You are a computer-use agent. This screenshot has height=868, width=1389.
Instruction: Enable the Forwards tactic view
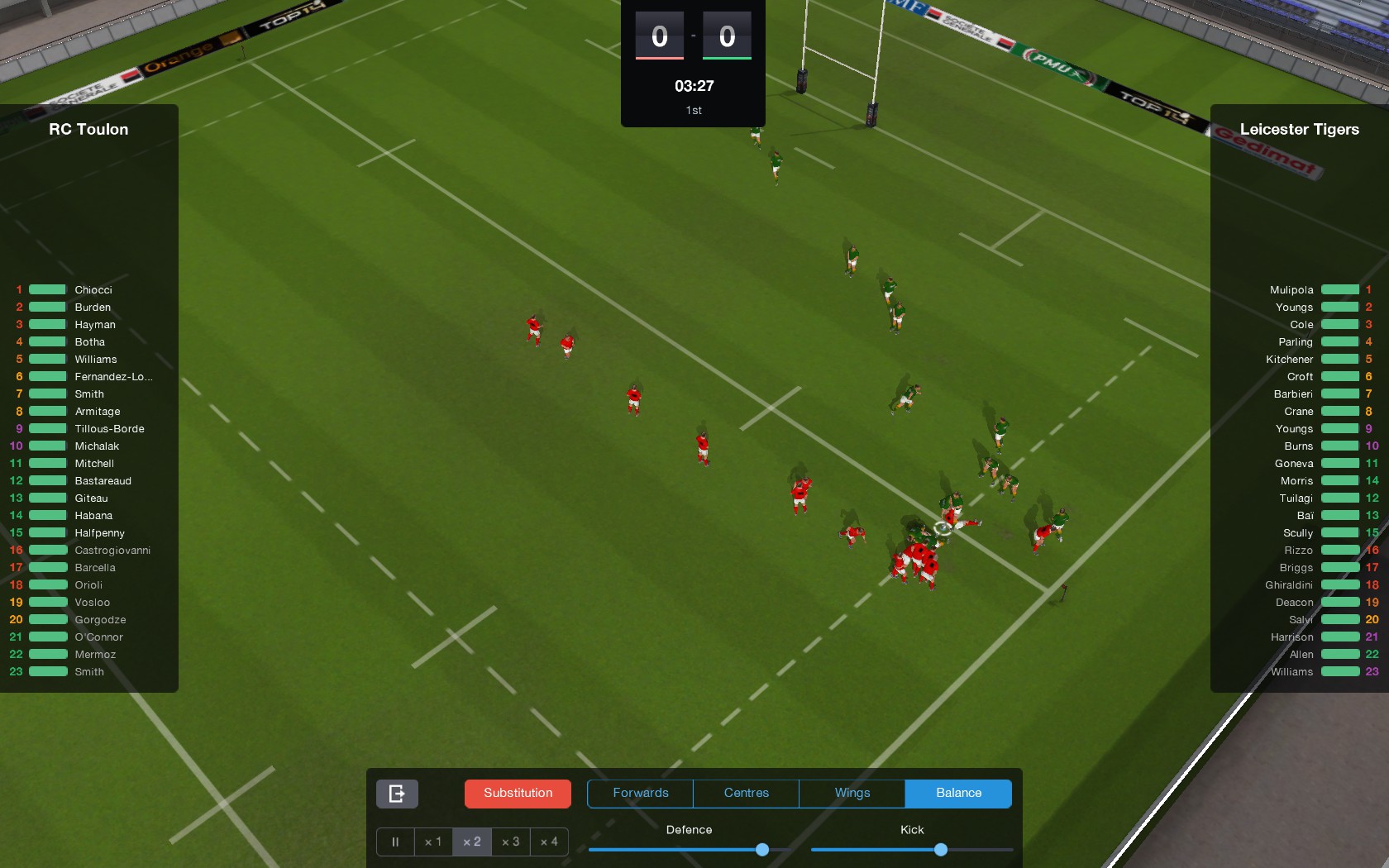[640, 793]
